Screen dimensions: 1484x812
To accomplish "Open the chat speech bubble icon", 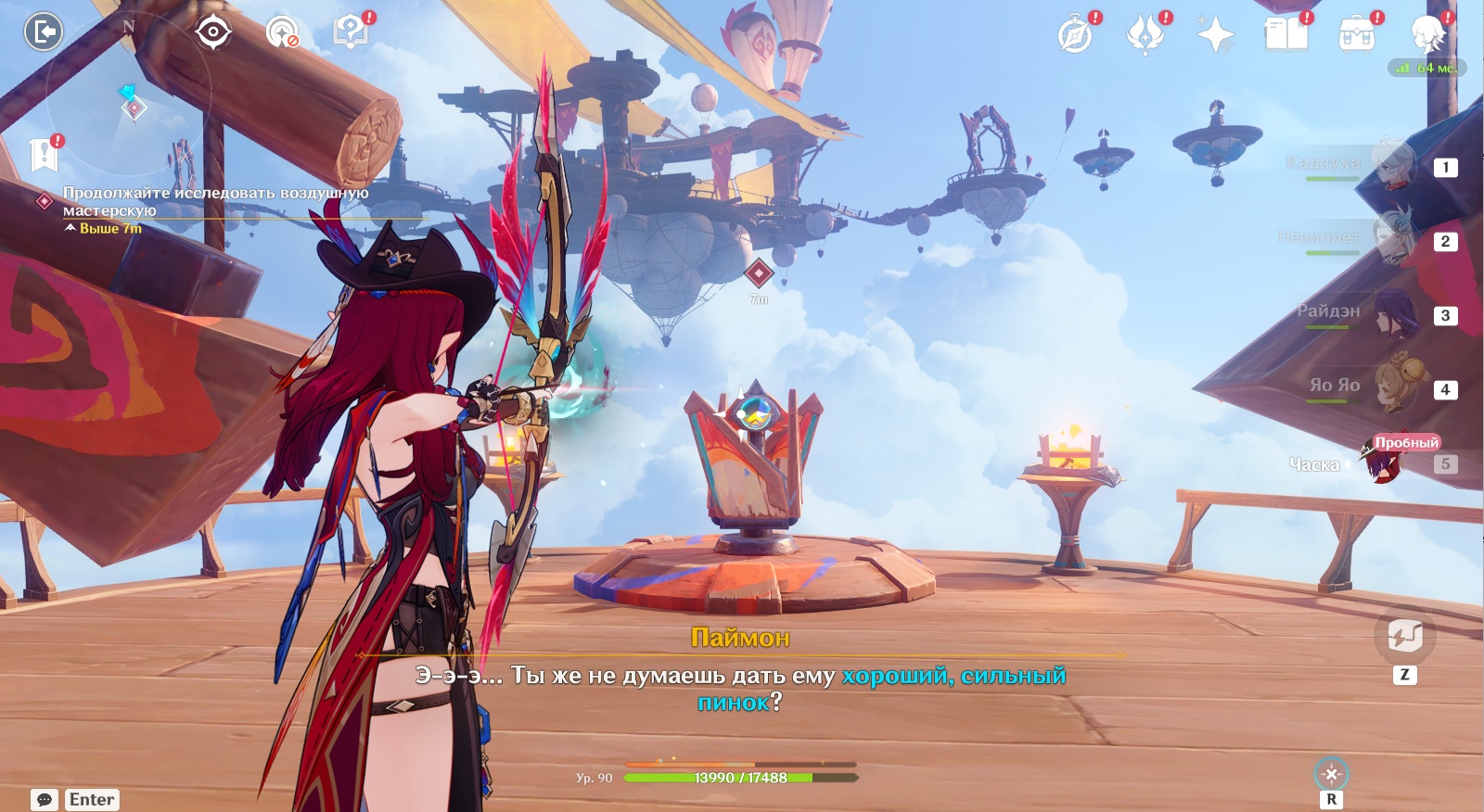I will [x=44, y=799].
